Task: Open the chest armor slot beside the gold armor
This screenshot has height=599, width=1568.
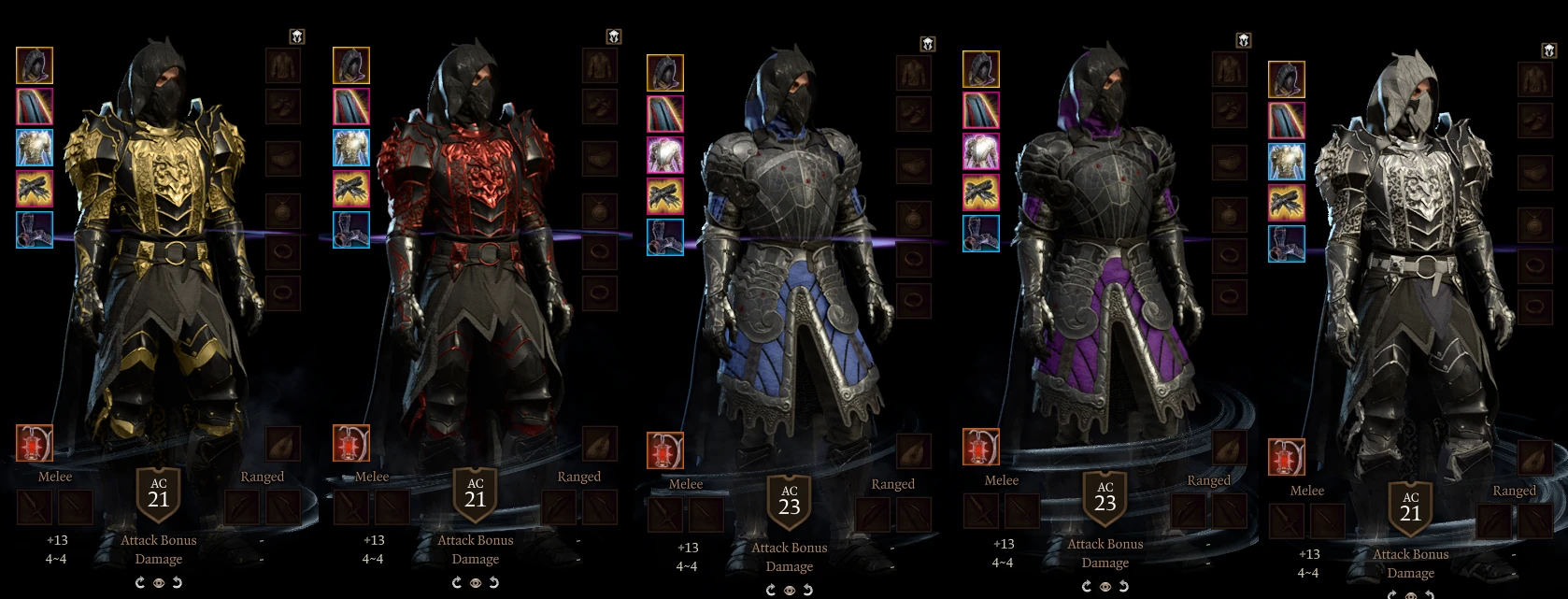Action: 35,149
